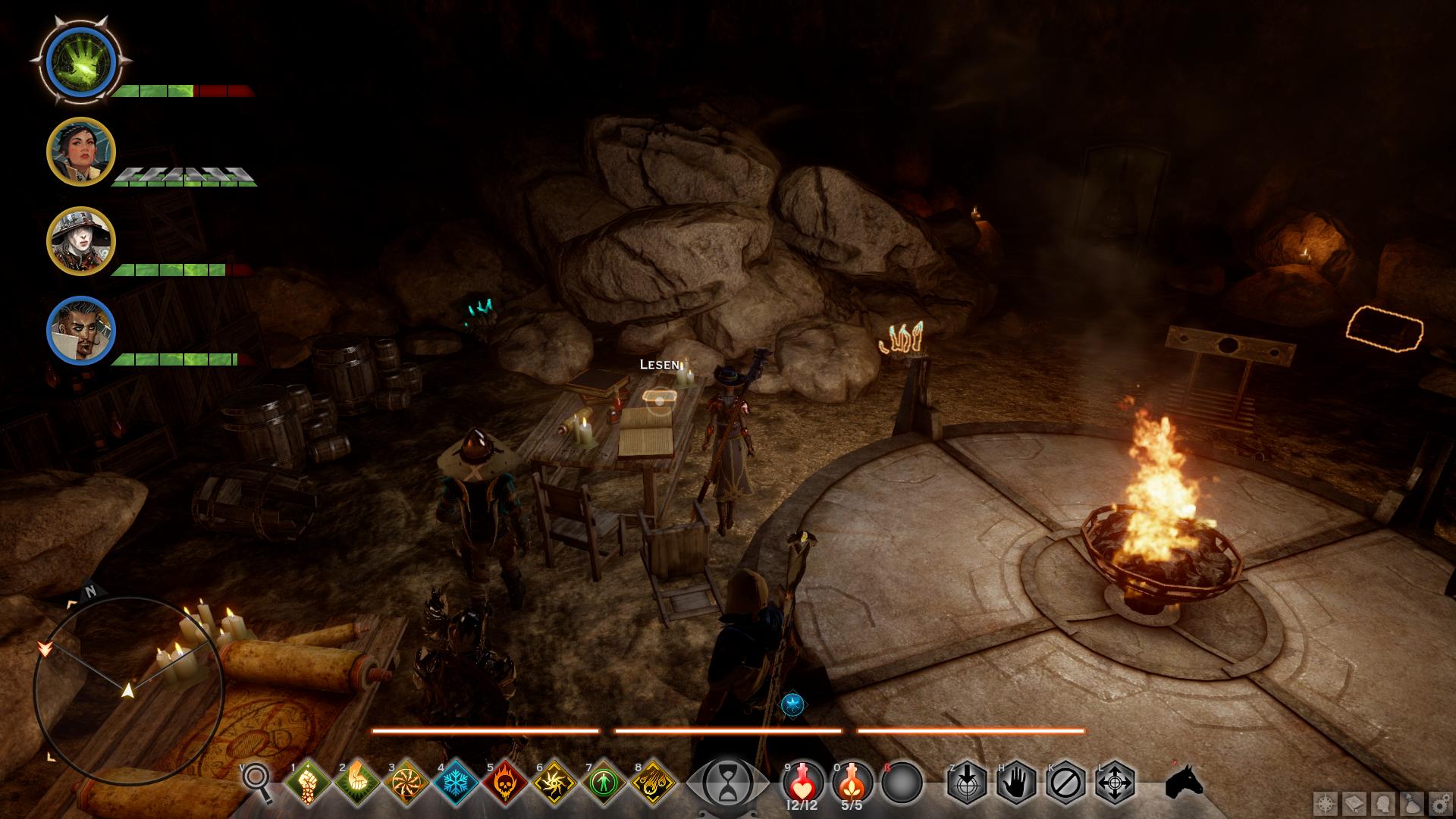Activate the magnifying glass search icon
Viewport: 1456px width, 819px height.
pos(258,781)
